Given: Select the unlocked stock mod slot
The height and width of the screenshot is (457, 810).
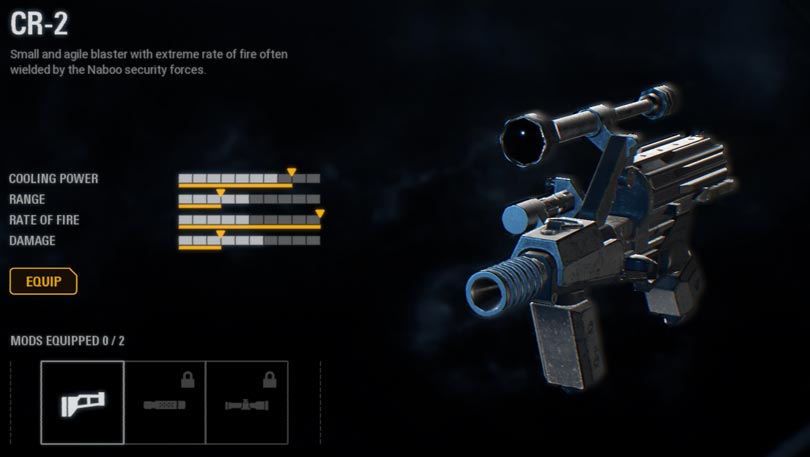Looking at the screenshot, I should coord(83,402).
